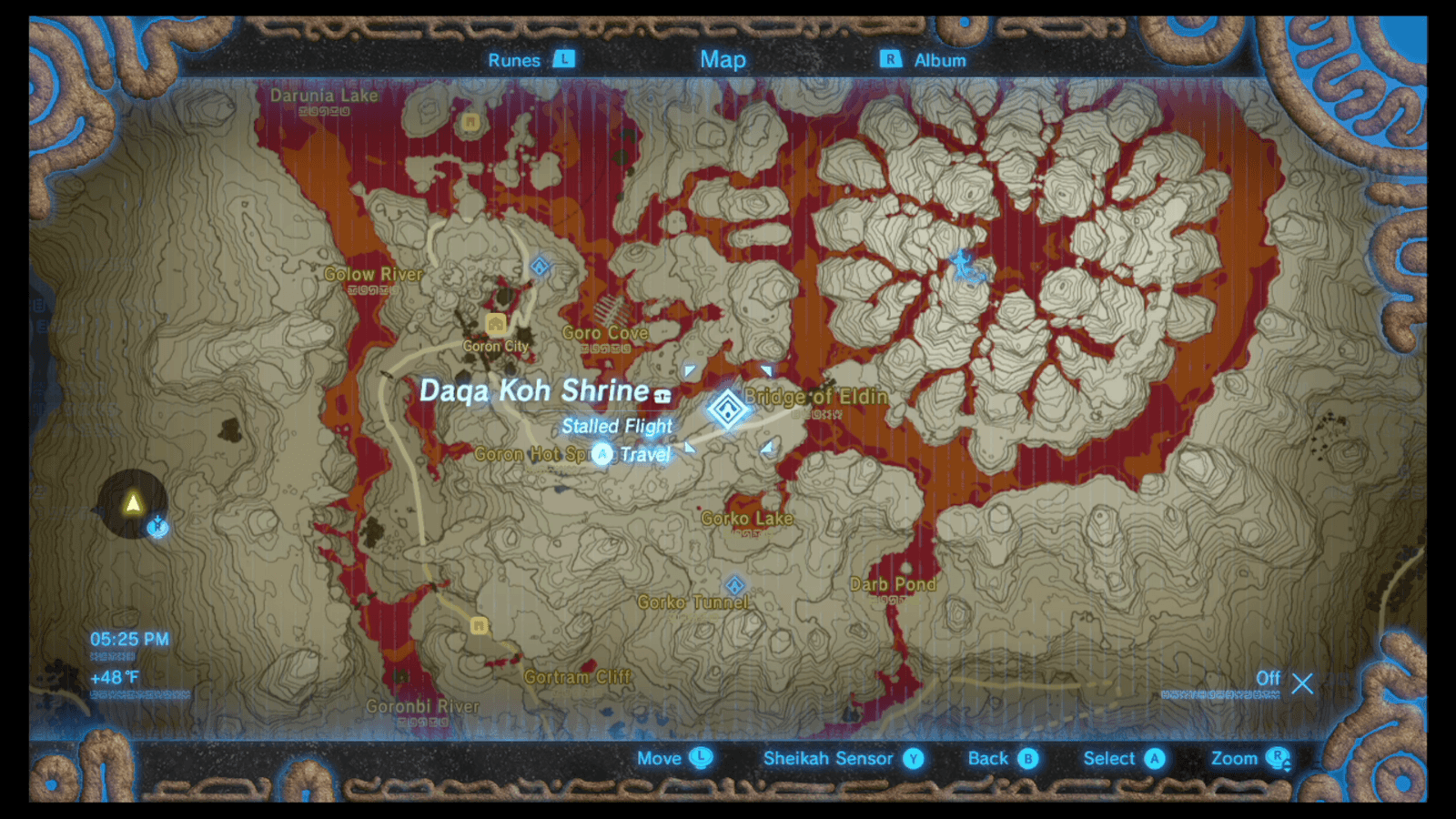Click the stable icon near Gortram Cliff
Image resolution: width=1456 pixels, height=819 pixels.
(x=479, y=626)
